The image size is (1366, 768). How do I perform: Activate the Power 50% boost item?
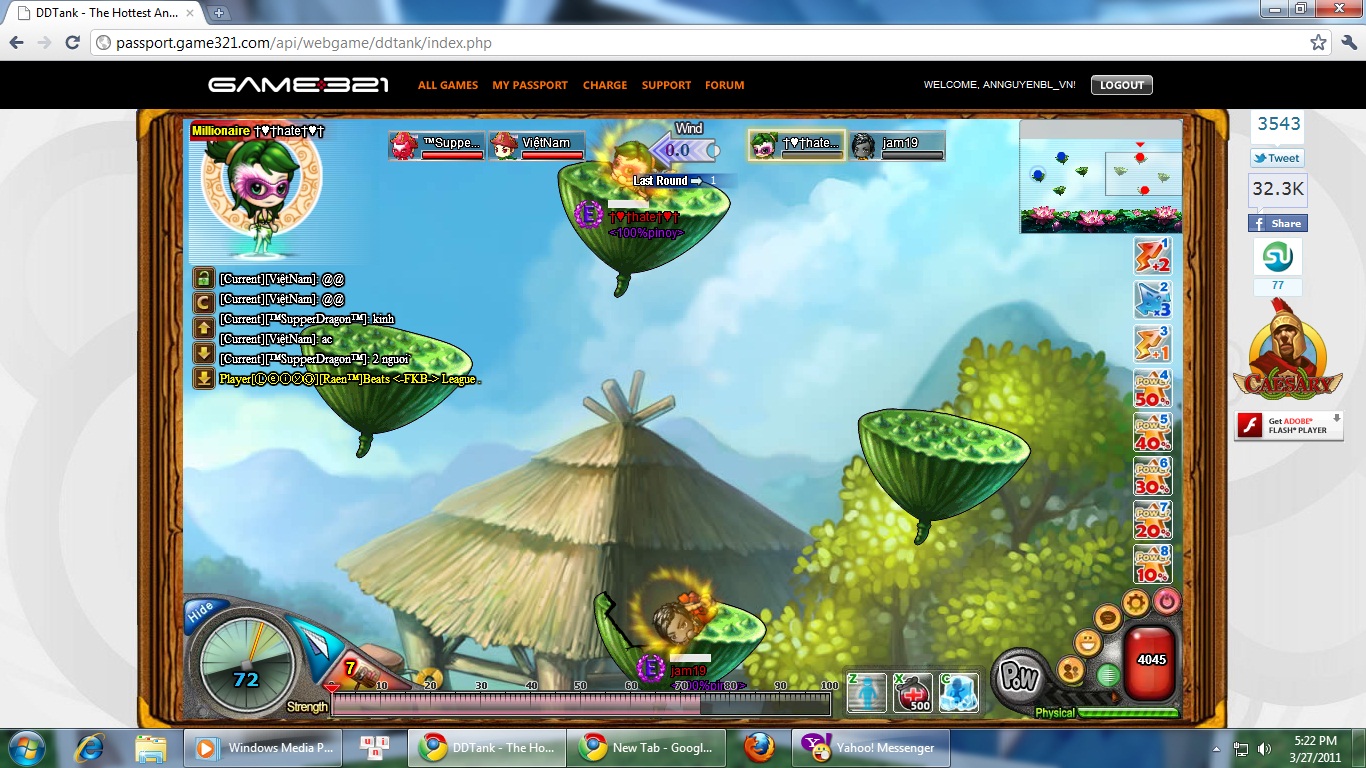coord(1152,388)
